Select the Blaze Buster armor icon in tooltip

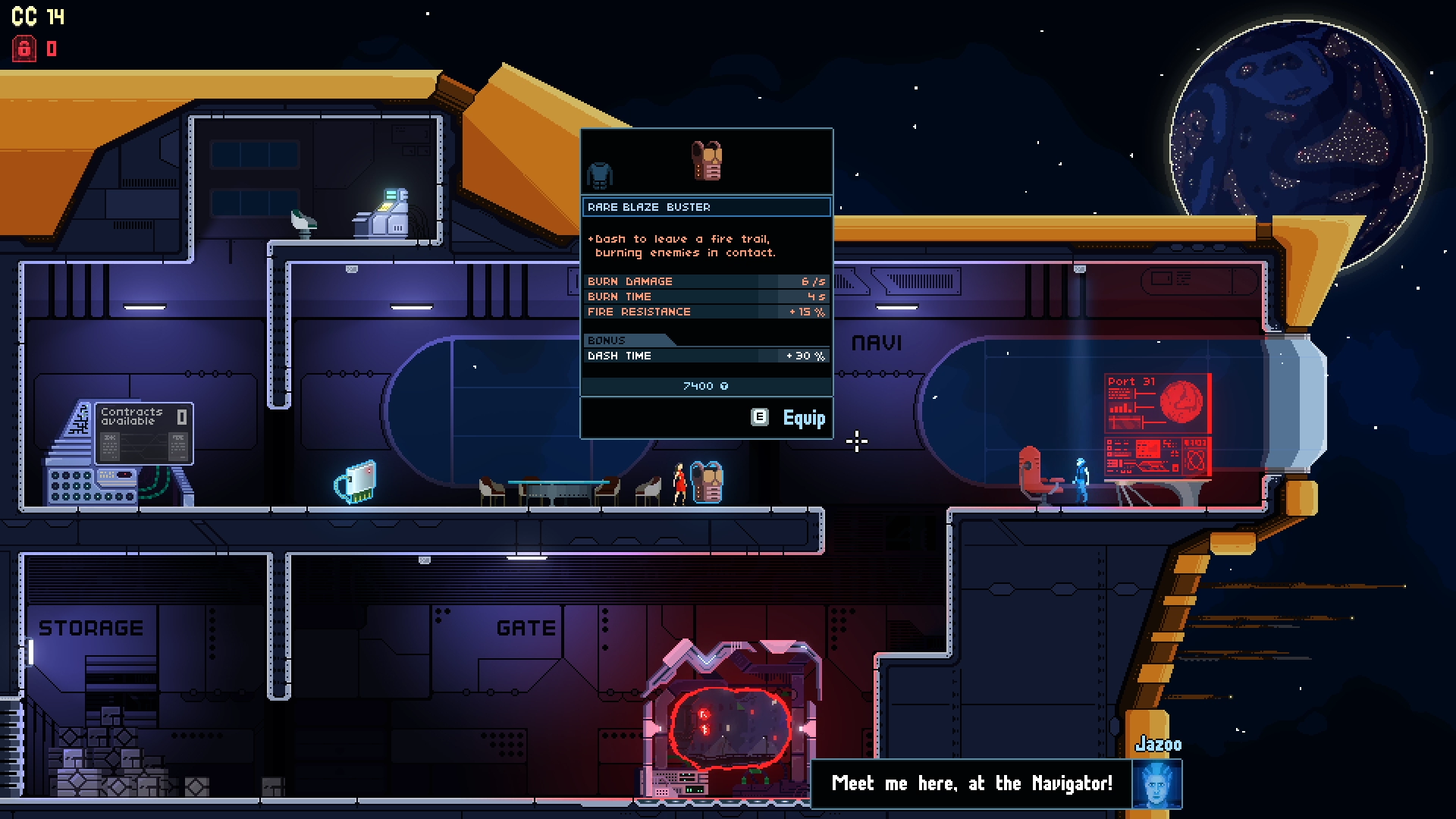(707, 160)
